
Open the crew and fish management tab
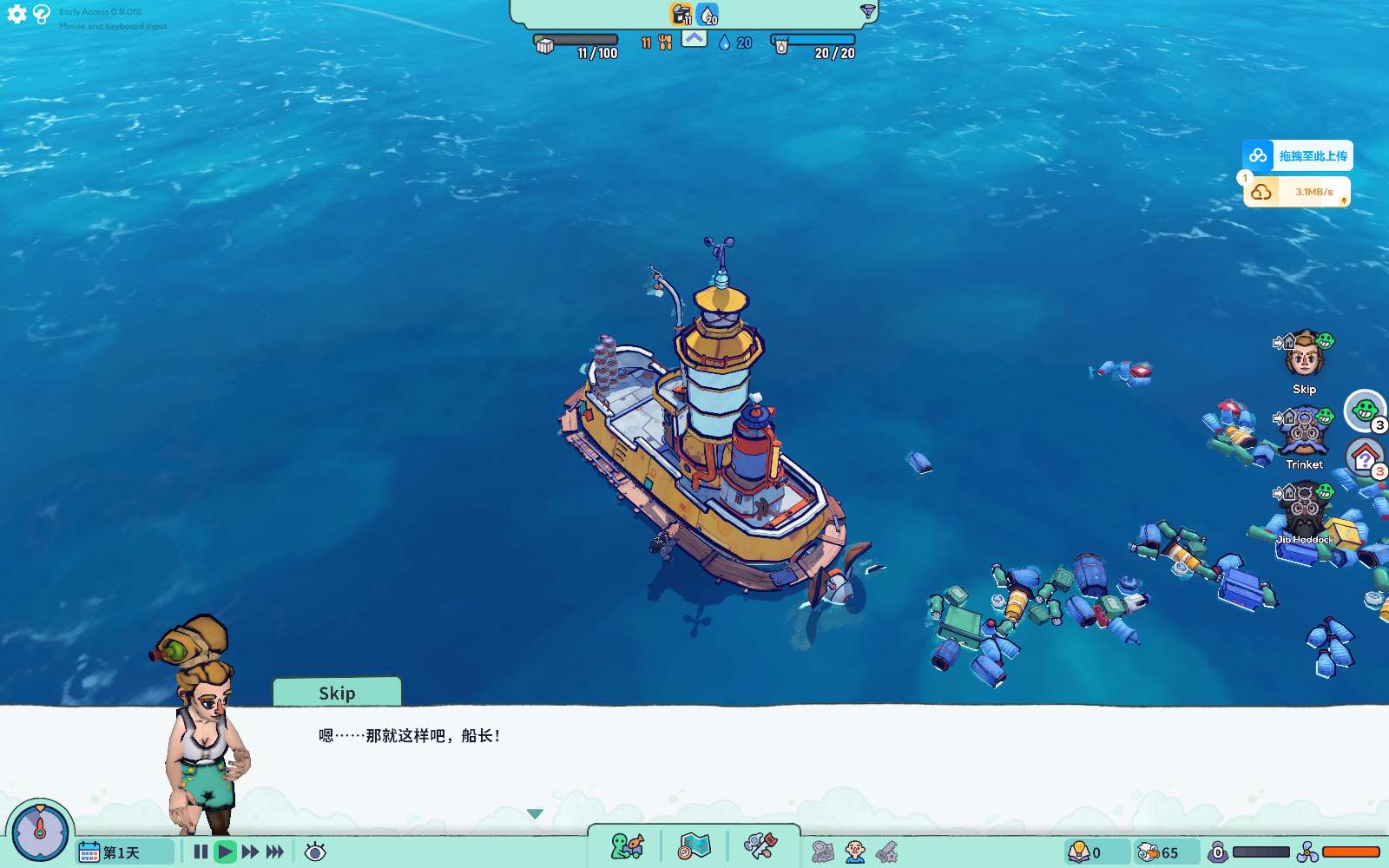click(627, 846)
